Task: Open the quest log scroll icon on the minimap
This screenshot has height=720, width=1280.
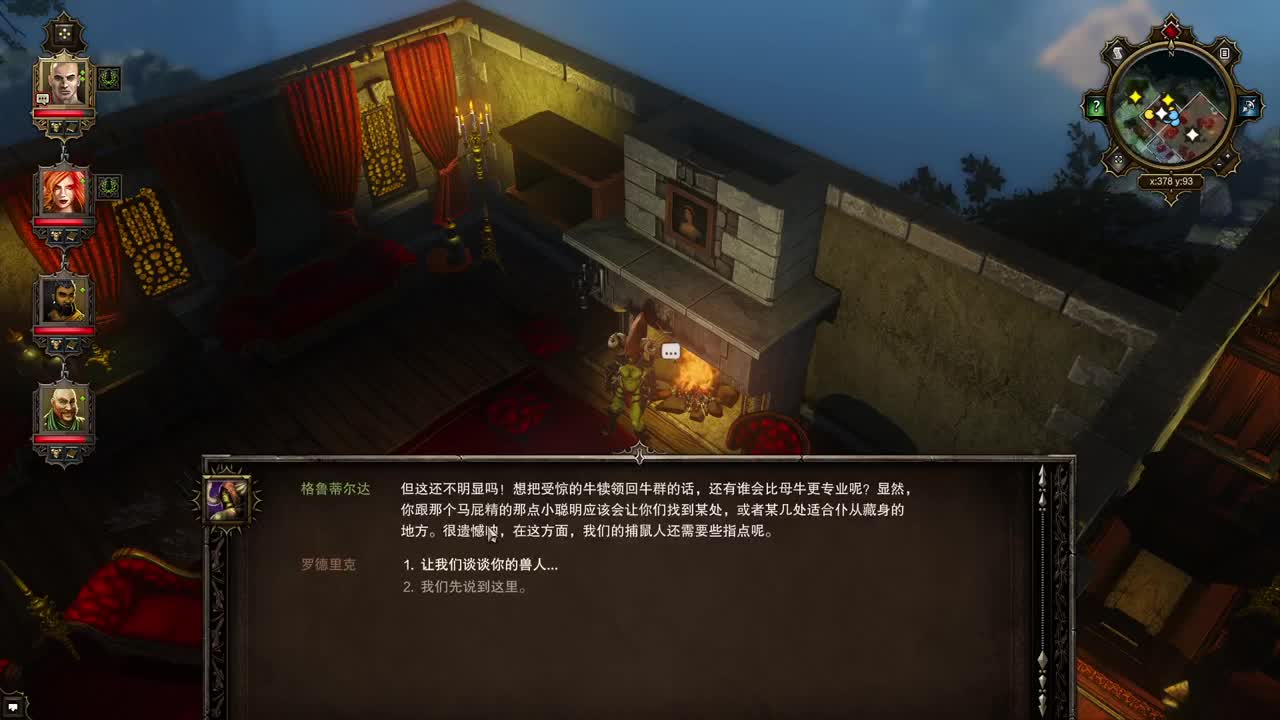Action: [1117, 52]
